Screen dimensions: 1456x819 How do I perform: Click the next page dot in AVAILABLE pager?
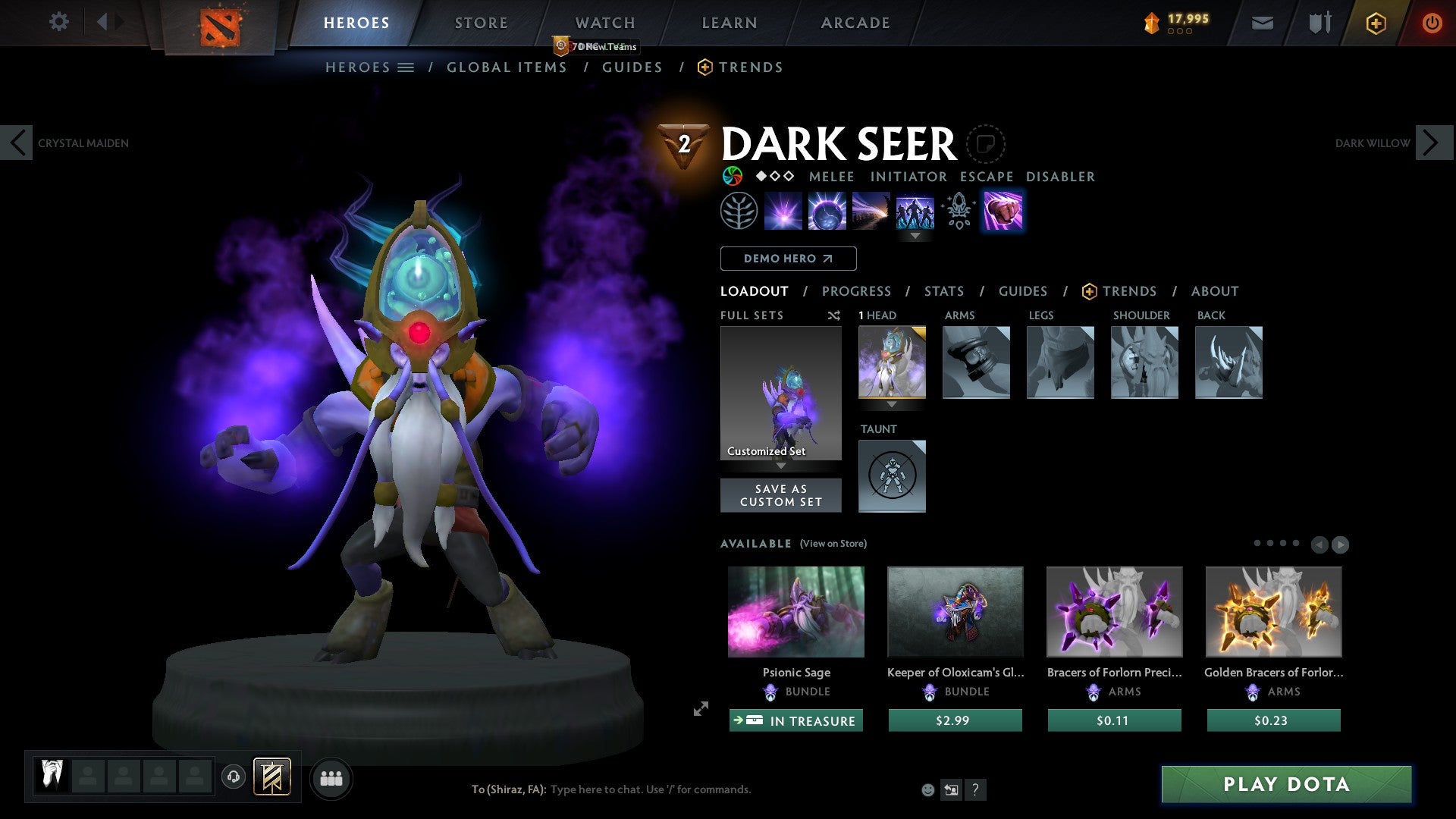point(1272,543)
